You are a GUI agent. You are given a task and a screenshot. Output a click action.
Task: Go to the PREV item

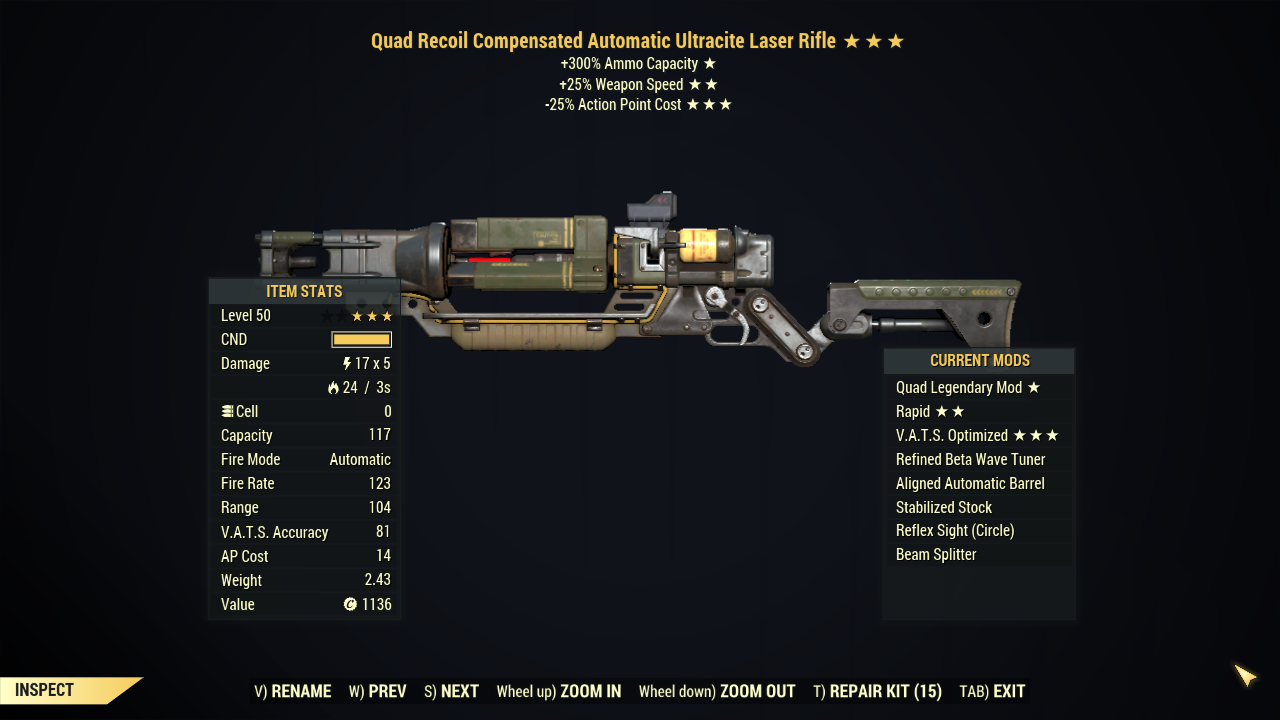click(x=378, y=691)
